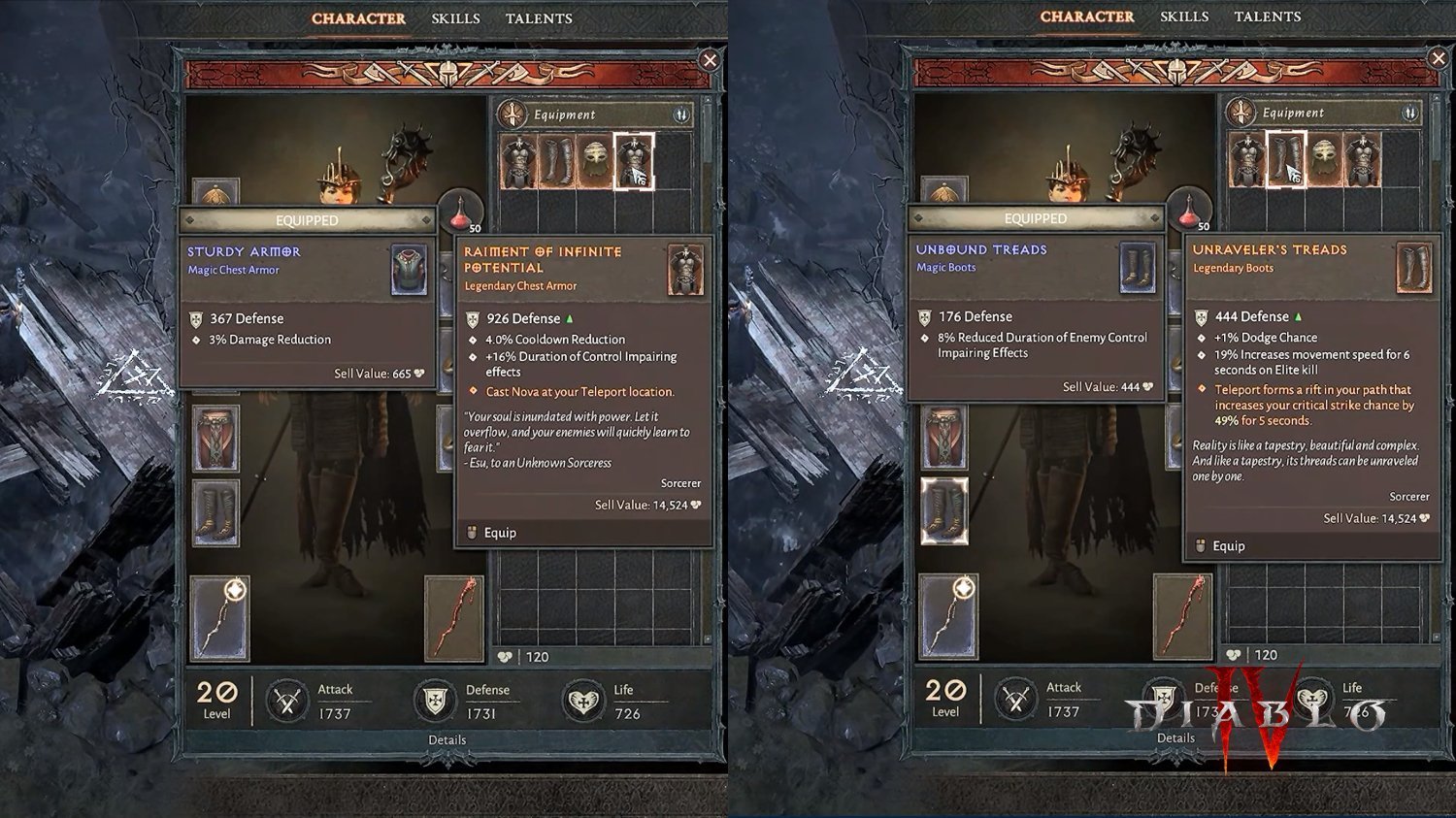Close the right character window
The image size is (1456, 818).
coord(1438,59)
